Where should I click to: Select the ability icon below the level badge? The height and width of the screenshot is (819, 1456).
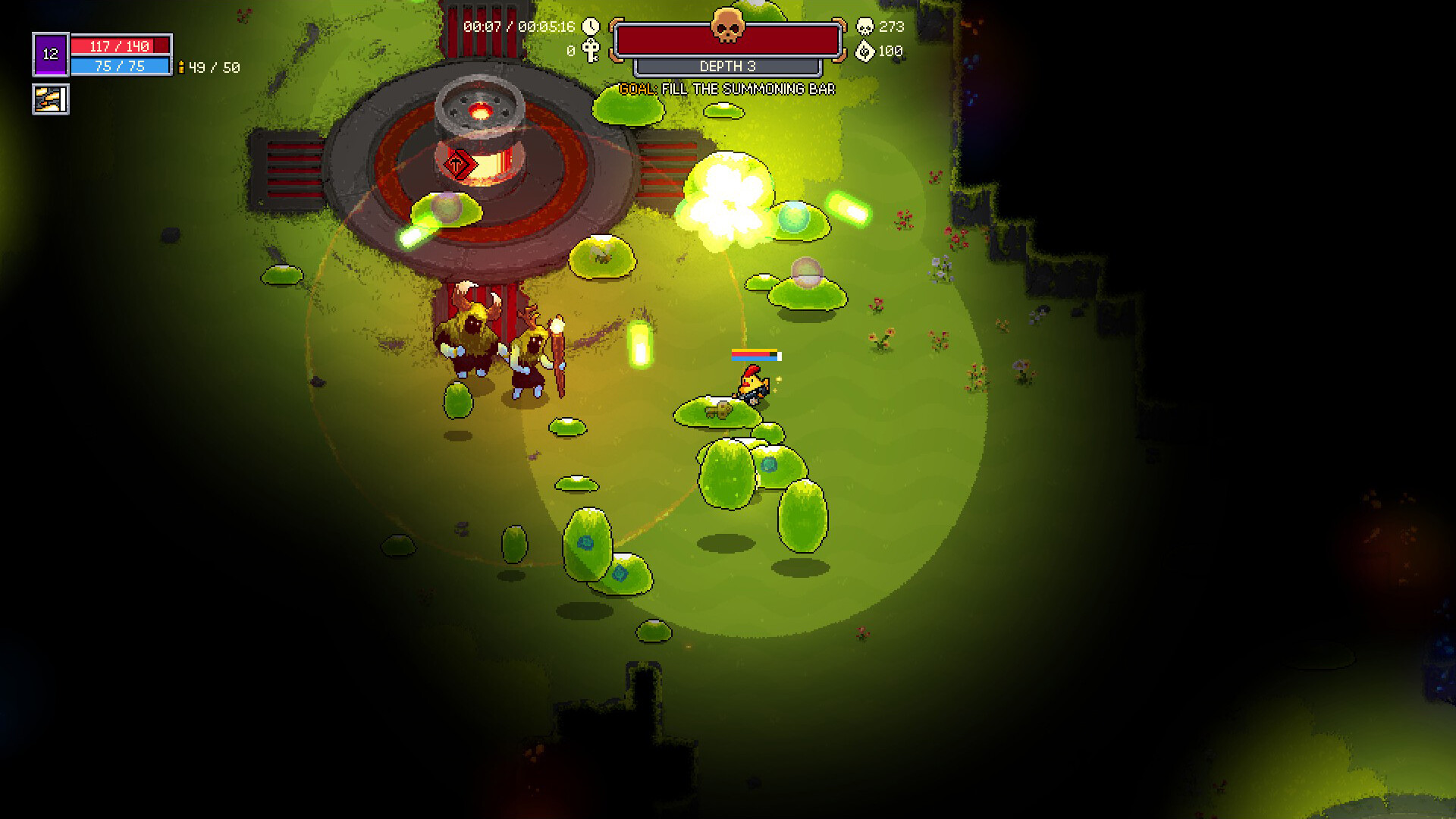(51, 99)
